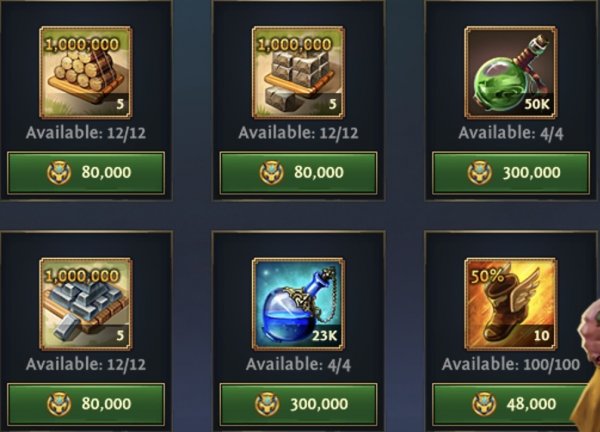Buy the iron ingots for 80,000

(86, 404)
